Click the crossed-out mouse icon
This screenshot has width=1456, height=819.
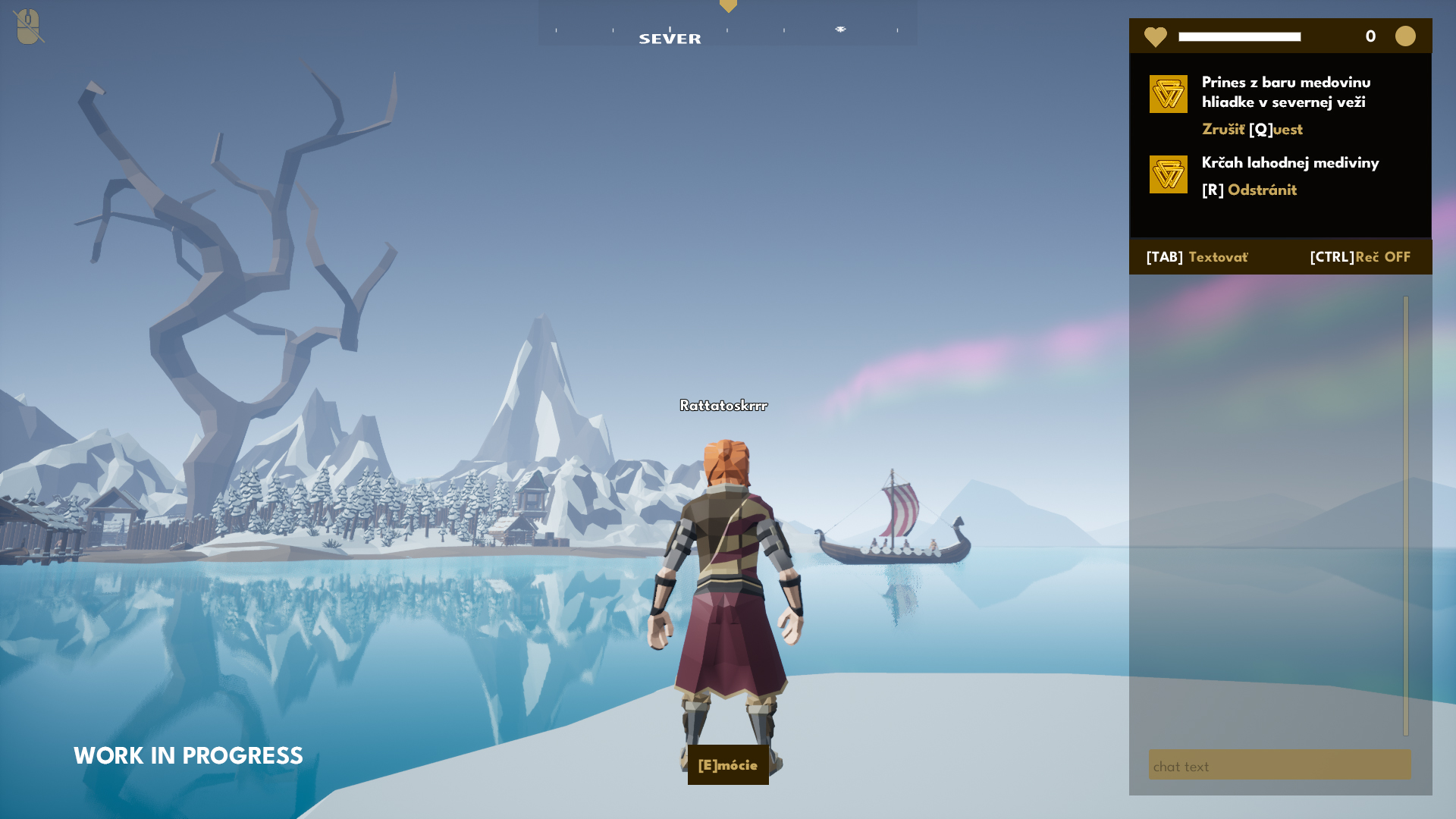28,27
